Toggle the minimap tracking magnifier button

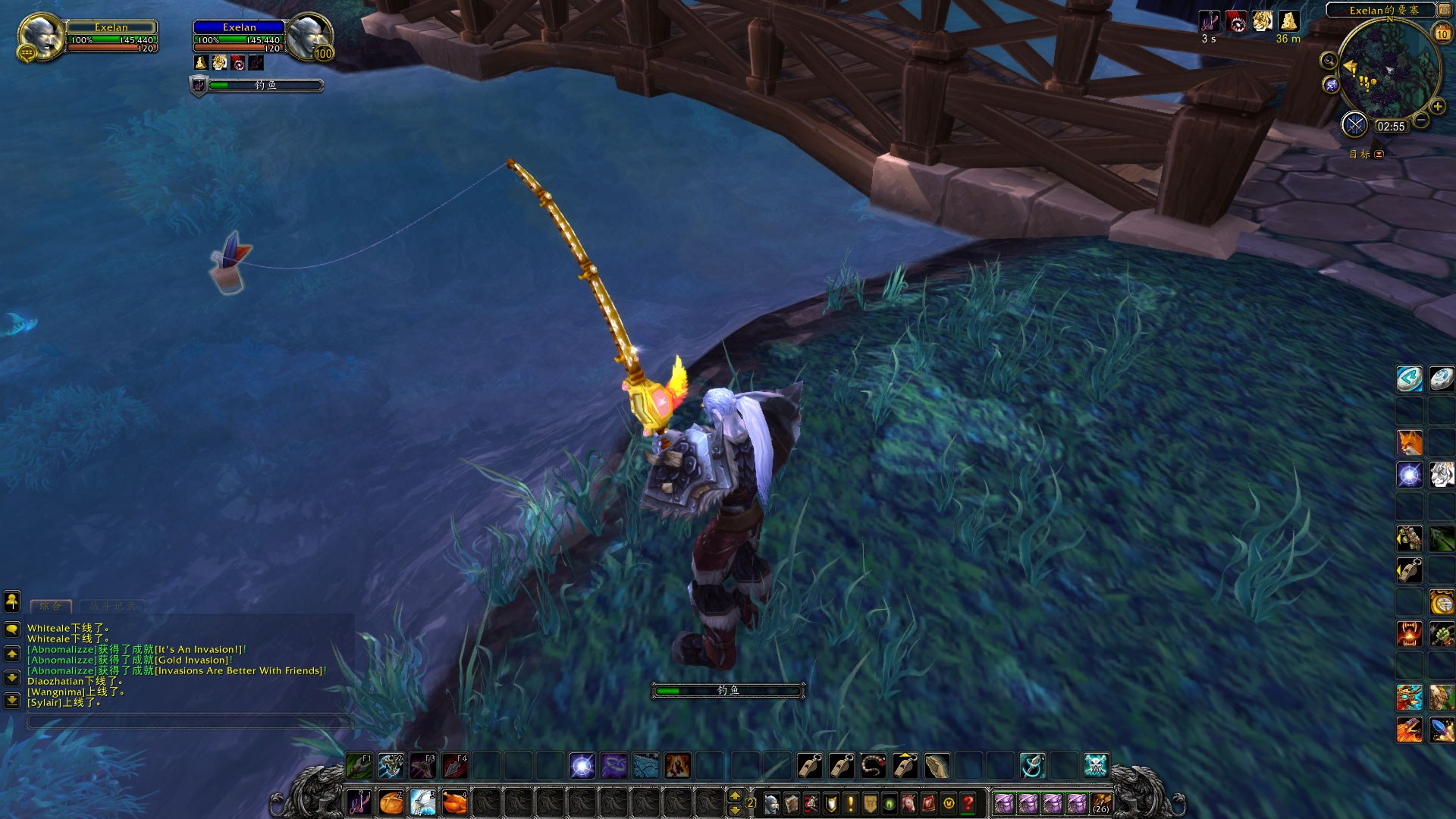click(1329, 61)
